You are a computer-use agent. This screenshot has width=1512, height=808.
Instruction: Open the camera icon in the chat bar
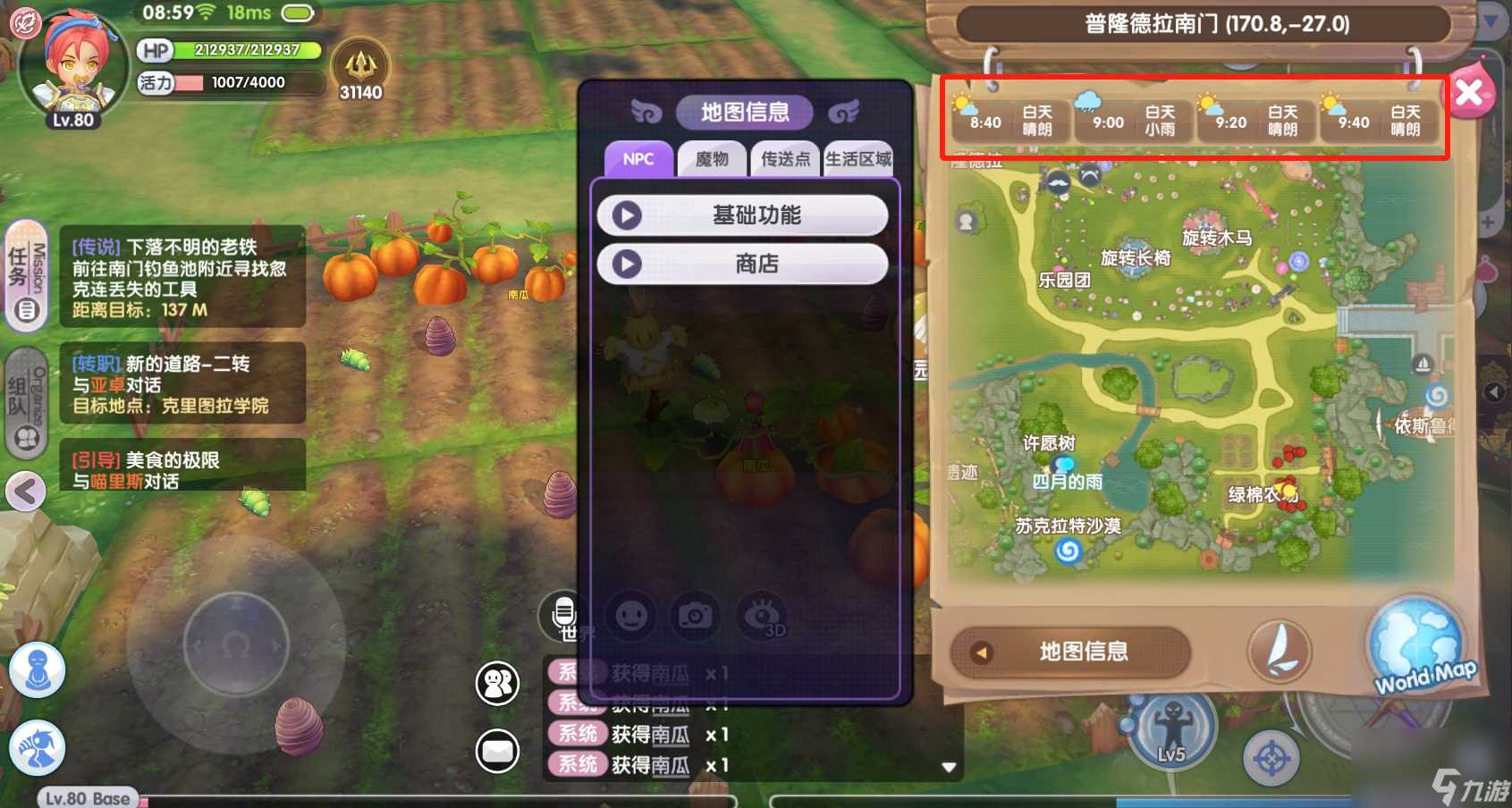pyautogui.click(x=696, y=617)
